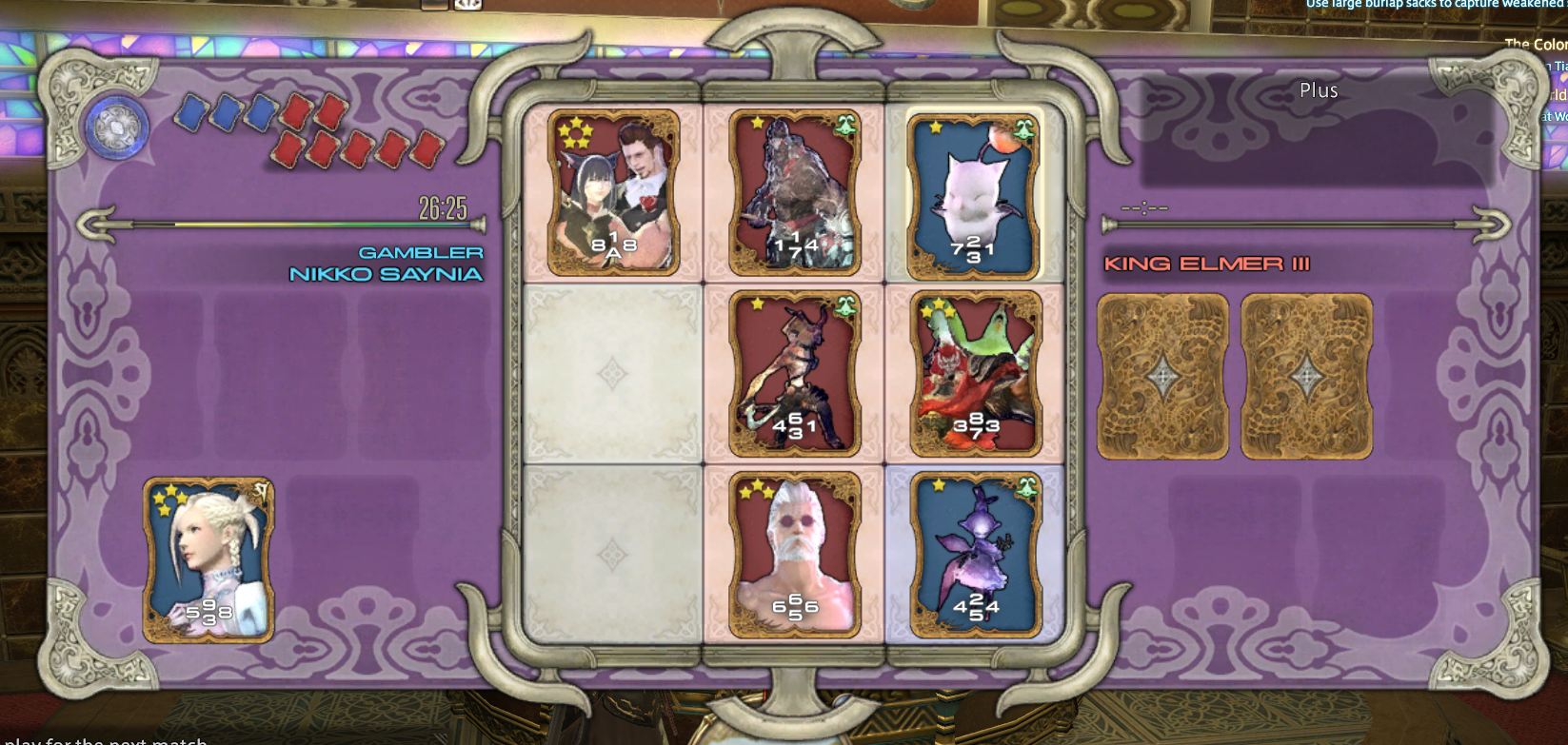Place card on empty tile beside horned creature
This screenshot has height=745, width=1568.
coord(612,374)
